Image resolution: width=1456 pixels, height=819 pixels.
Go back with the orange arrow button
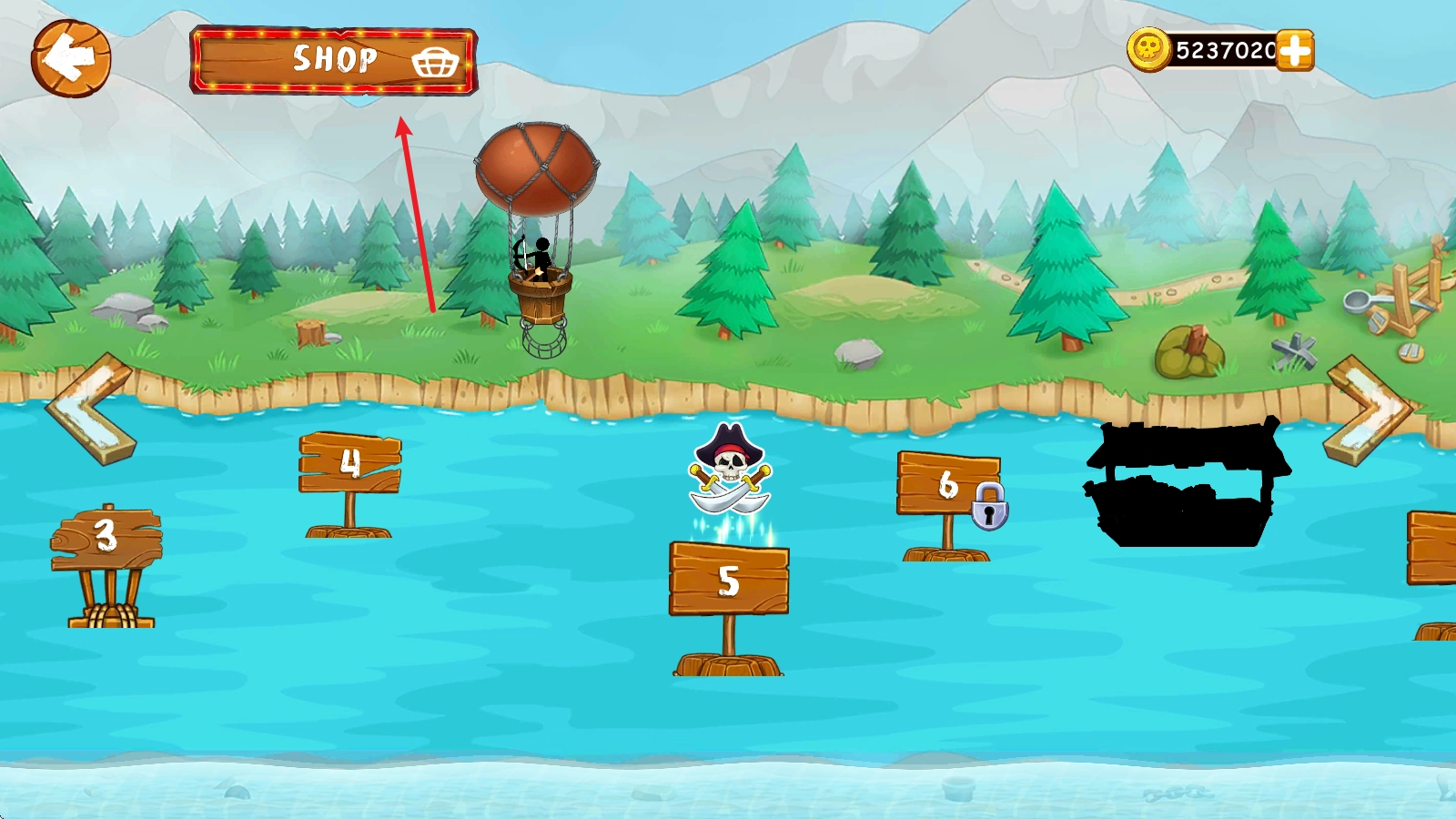pos(71,58)
